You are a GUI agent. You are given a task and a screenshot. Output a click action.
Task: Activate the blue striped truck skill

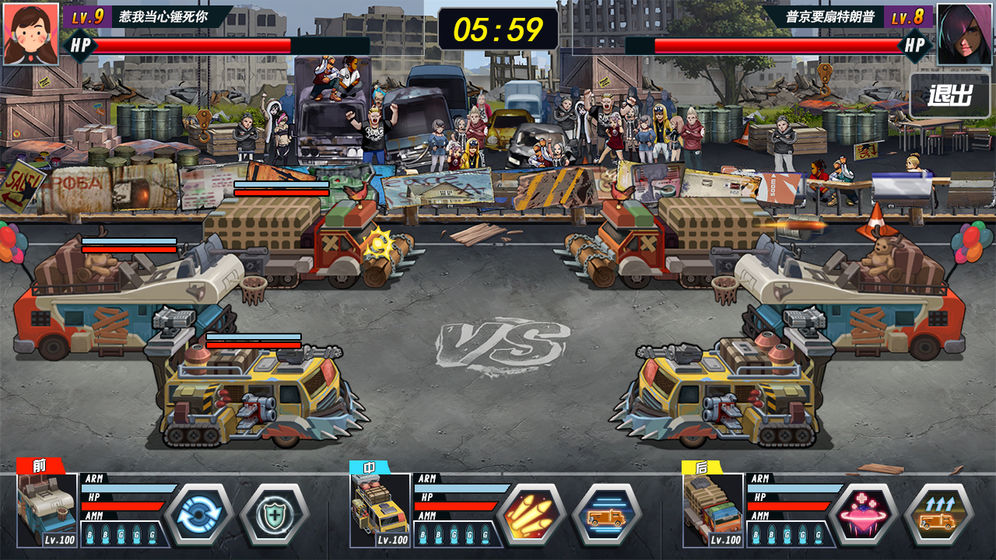(604, 513)
